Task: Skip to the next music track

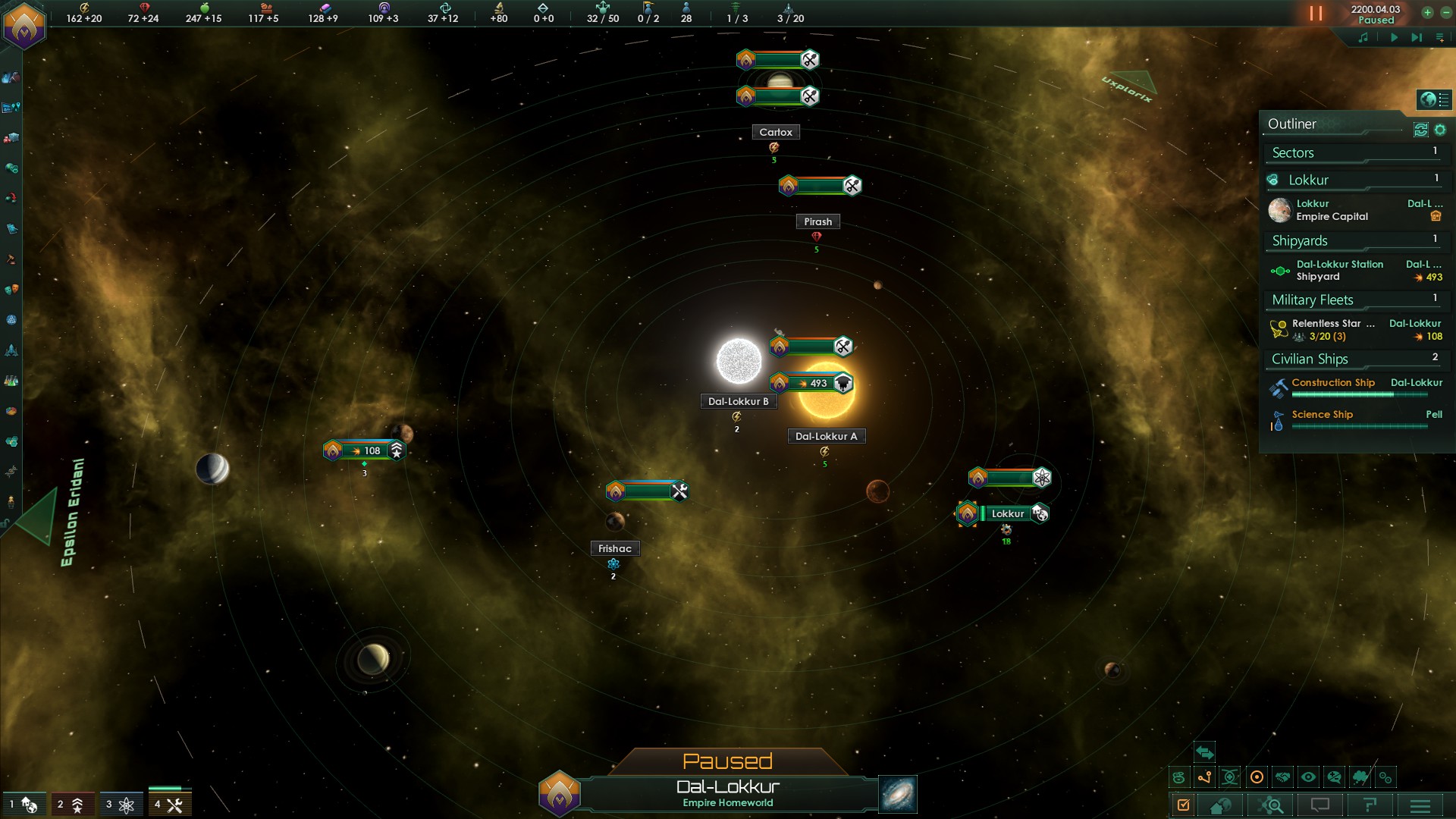Action: tap(1417, 37)
